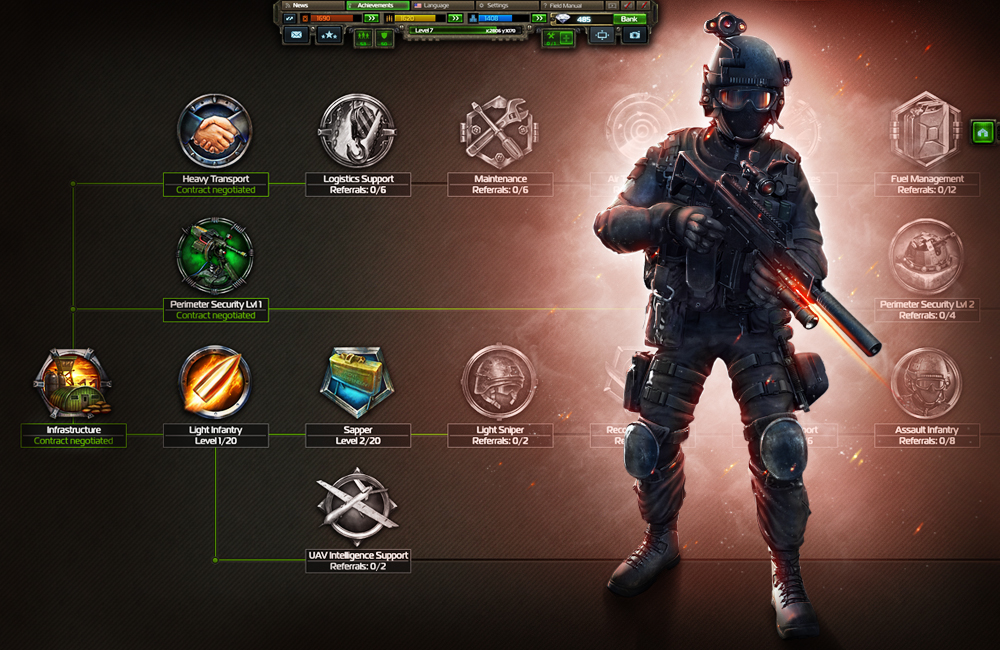
Task: Choose the Maintenance tools node
Action: (x=499, y=132)
